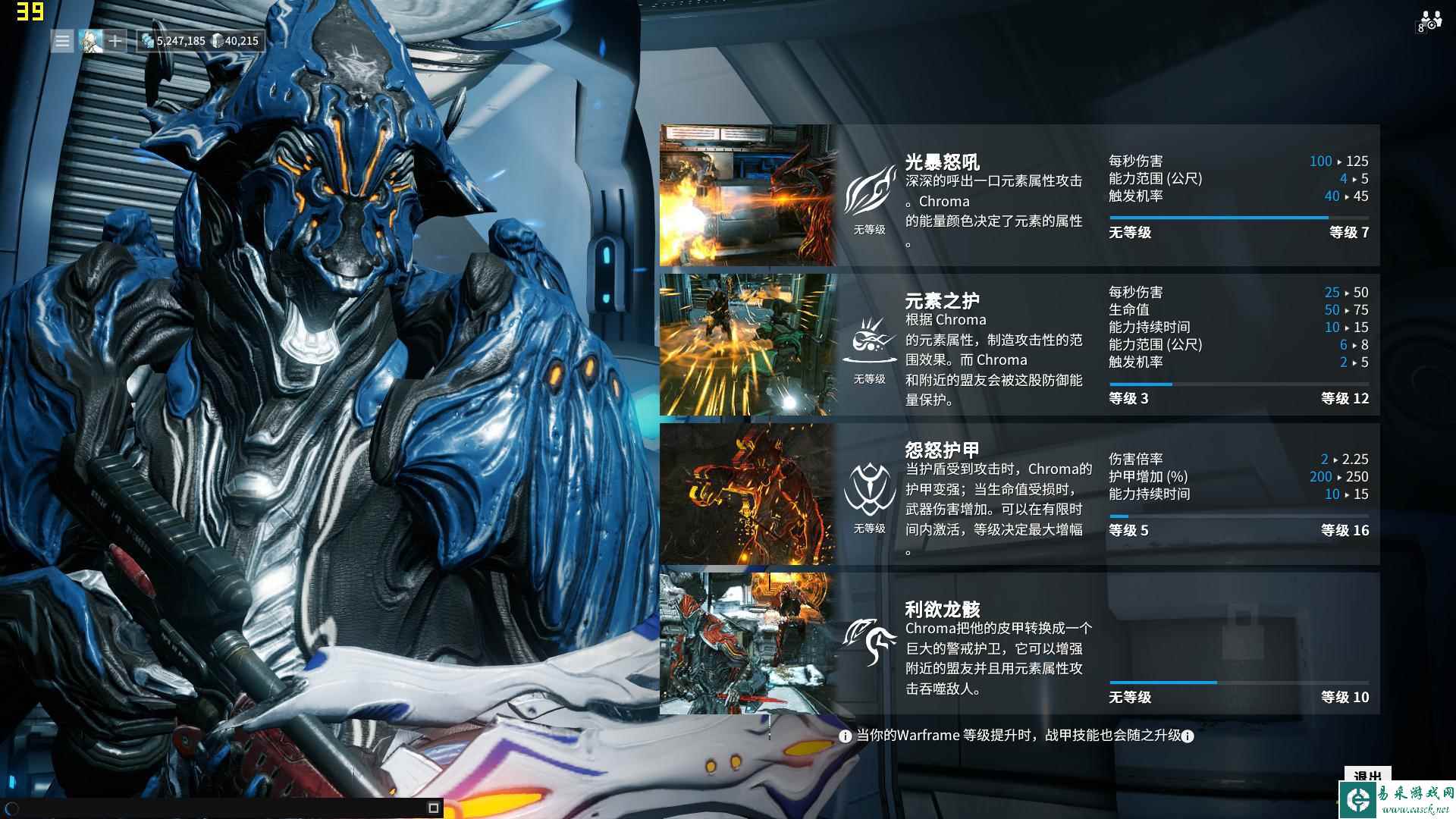Click the plus icon beside the avatar

coord(114,41)
